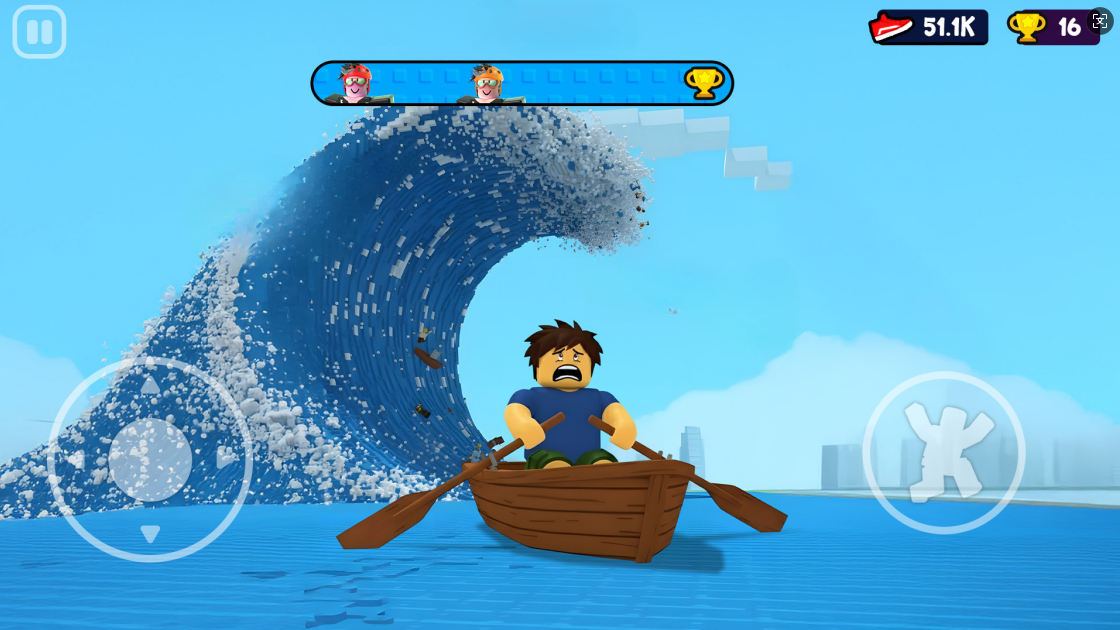Click the joystick's center thumb knob
The width and height of the screenshot is (1120, 630).
click(150, 459)
